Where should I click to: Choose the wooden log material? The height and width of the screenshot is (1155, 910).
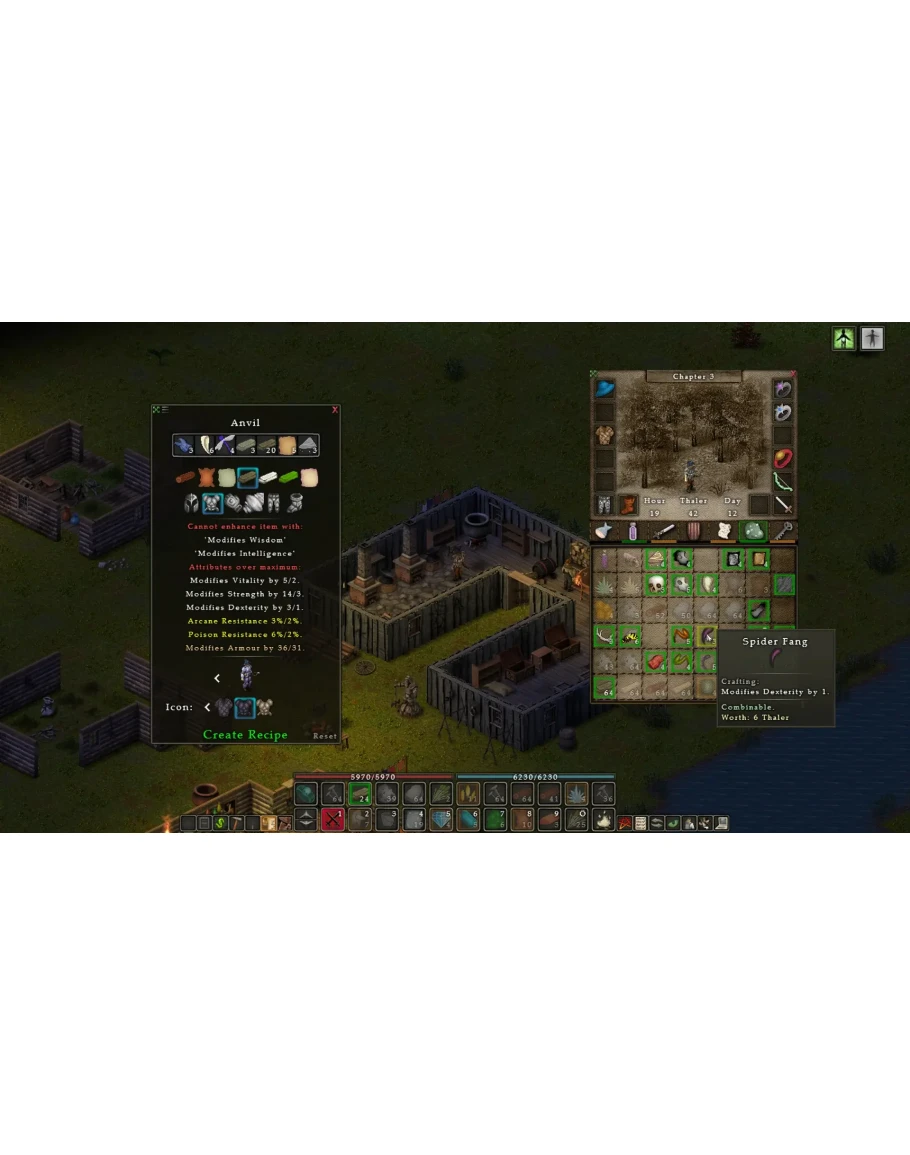click(185, 478)
